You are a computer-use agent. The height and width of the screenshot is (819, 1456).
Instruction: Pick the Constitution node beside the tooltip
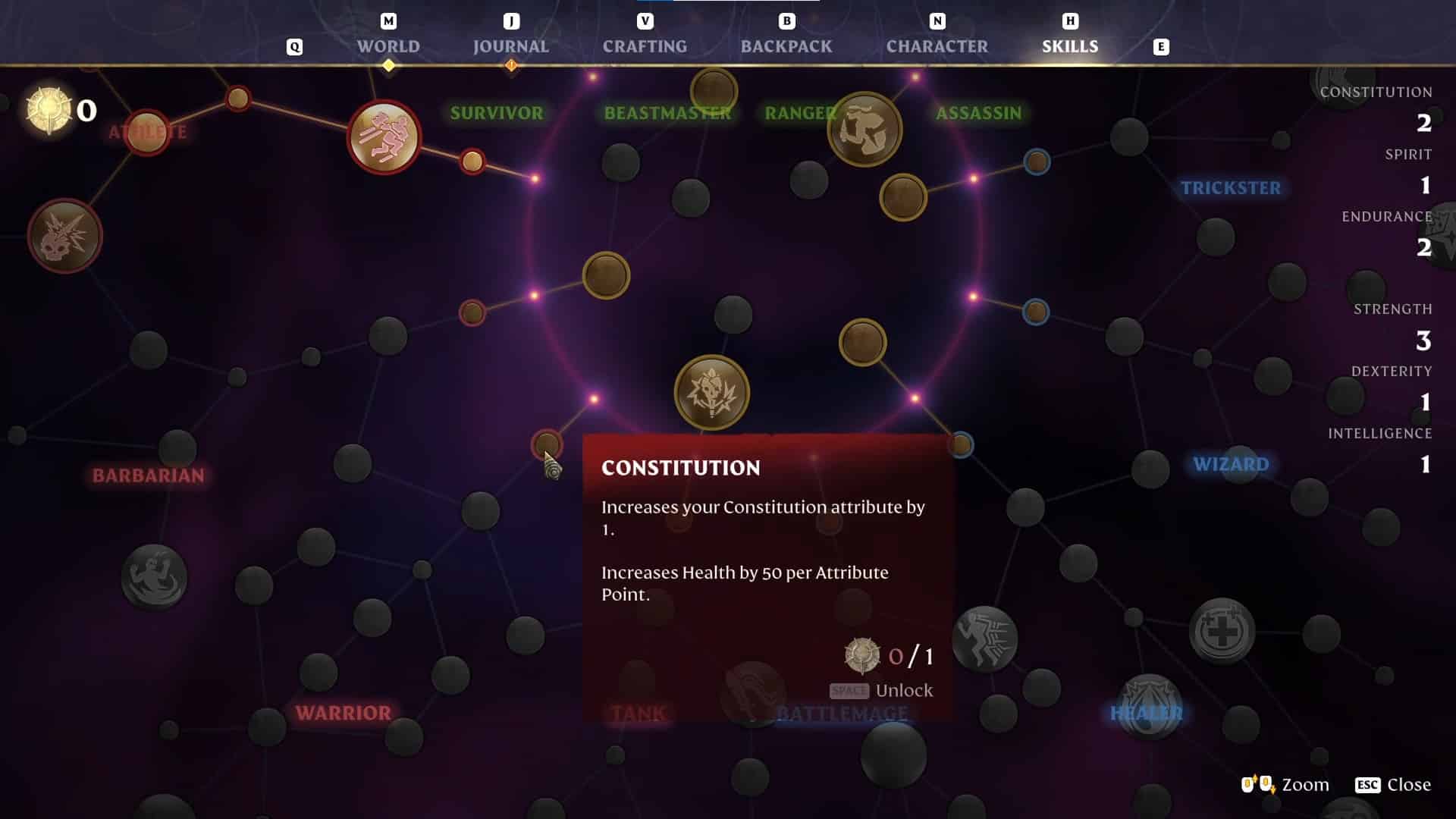coord(546,444)
